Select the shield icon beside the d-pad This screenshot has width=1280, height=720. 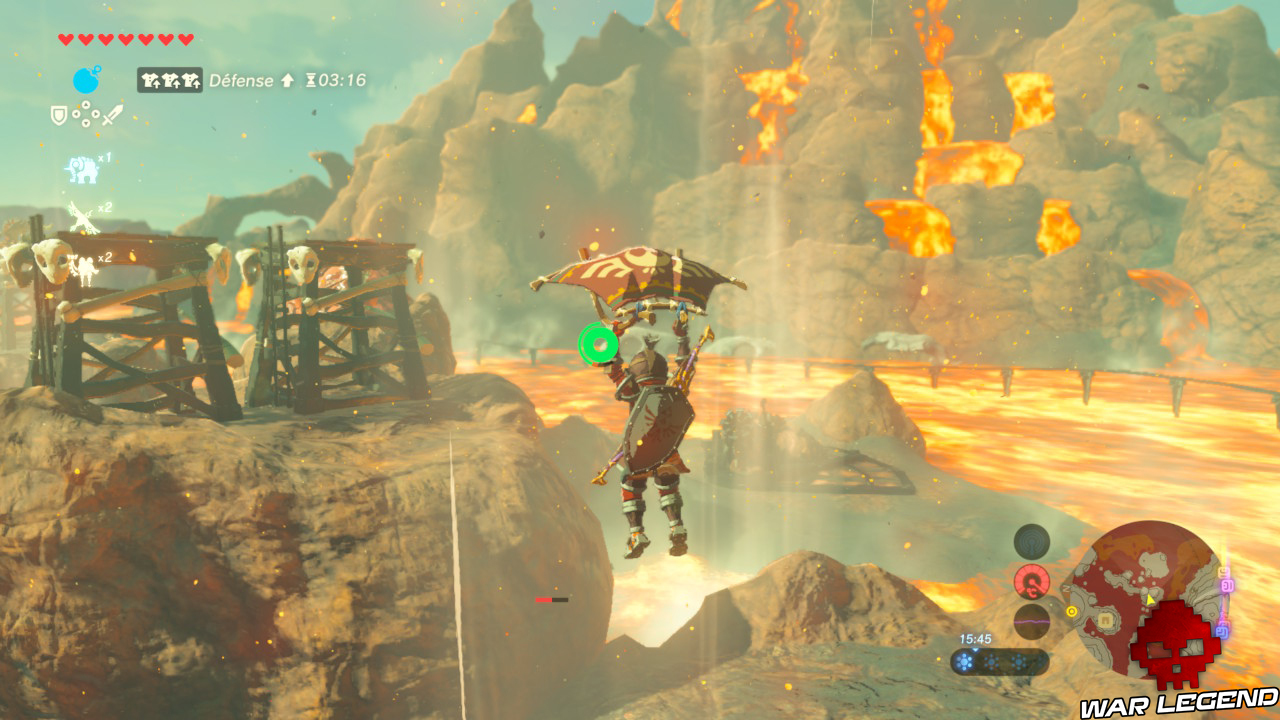(x=58, y=114)
